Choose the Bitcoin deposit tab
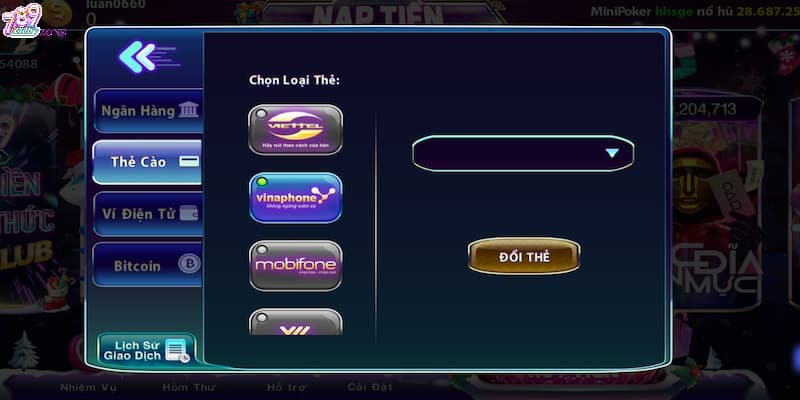 tap(147, 265)
